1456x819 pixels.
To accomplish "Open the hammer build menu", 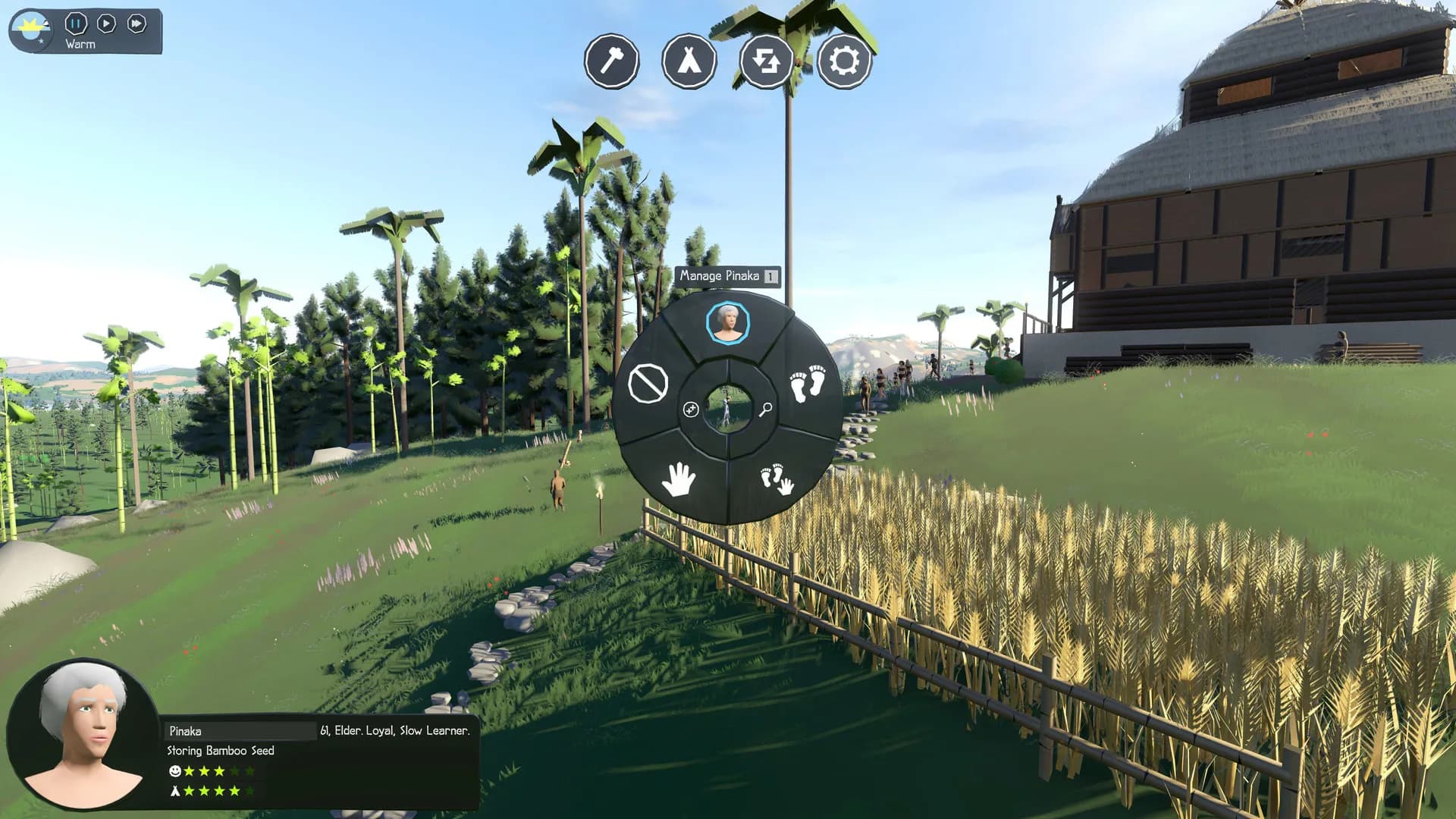I will (x=612, y=61).
